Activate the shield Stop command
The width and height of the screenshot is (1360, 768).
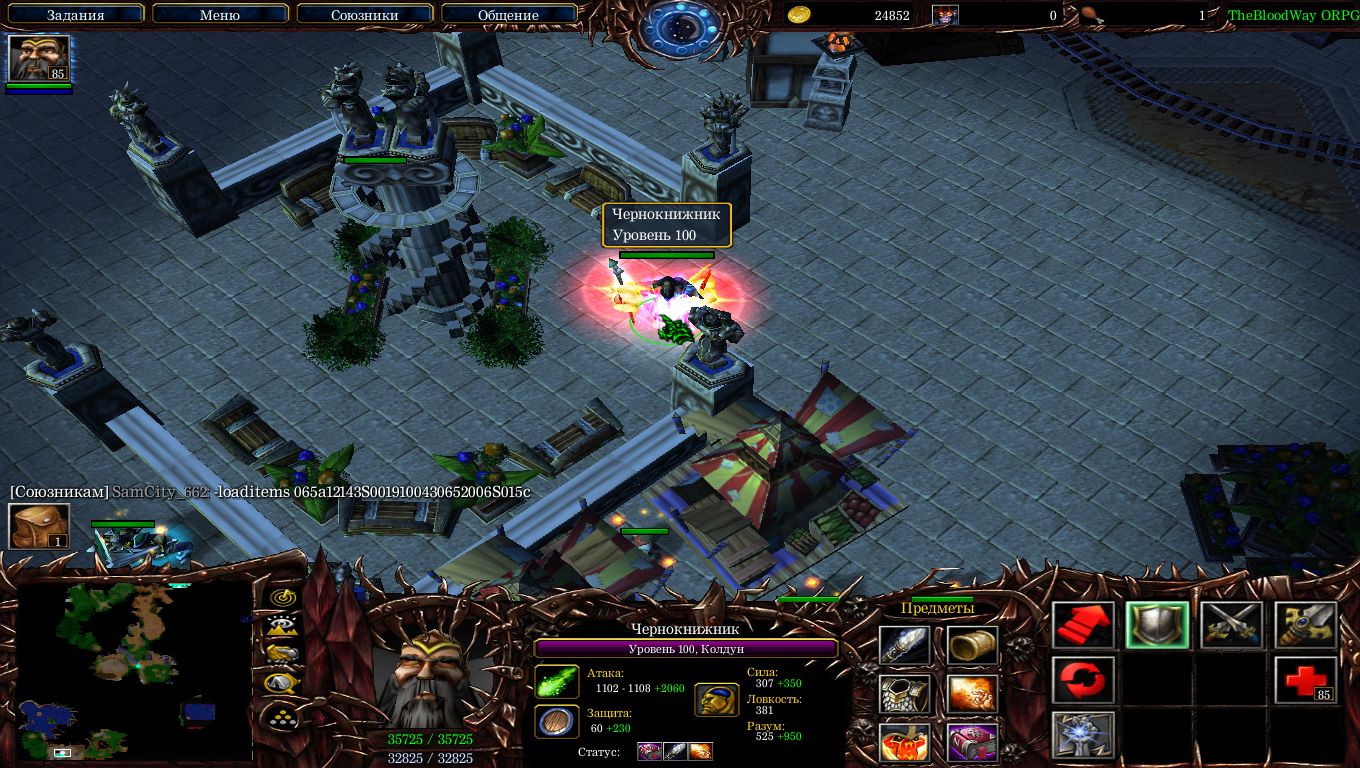point(1158,625)
